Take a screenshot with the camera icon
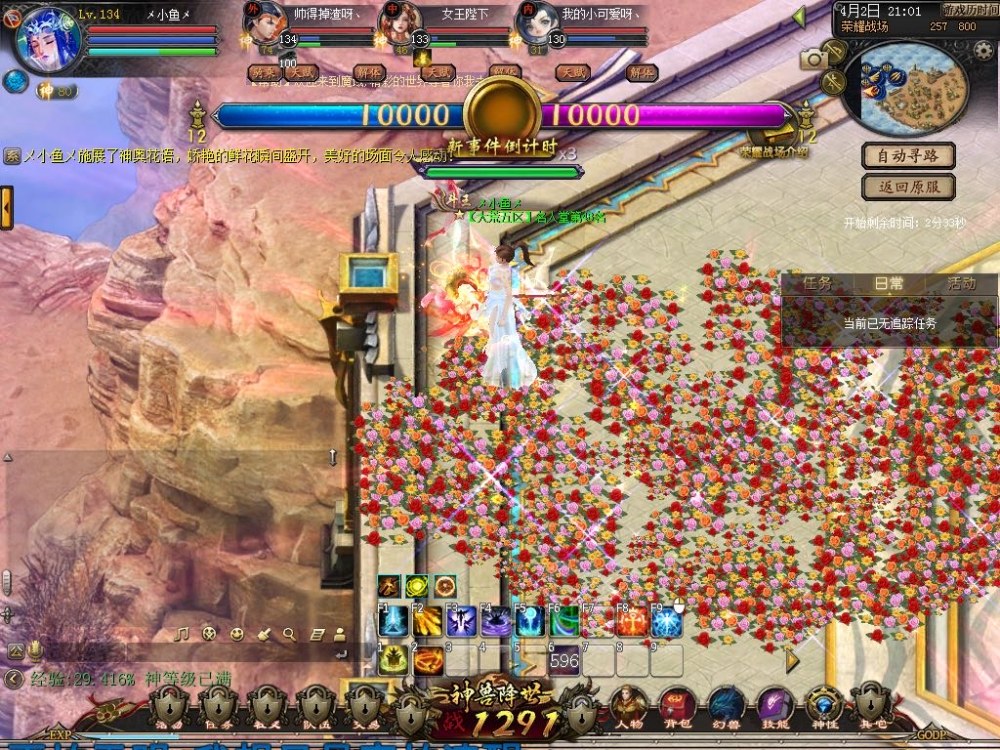 coord(815,59)
